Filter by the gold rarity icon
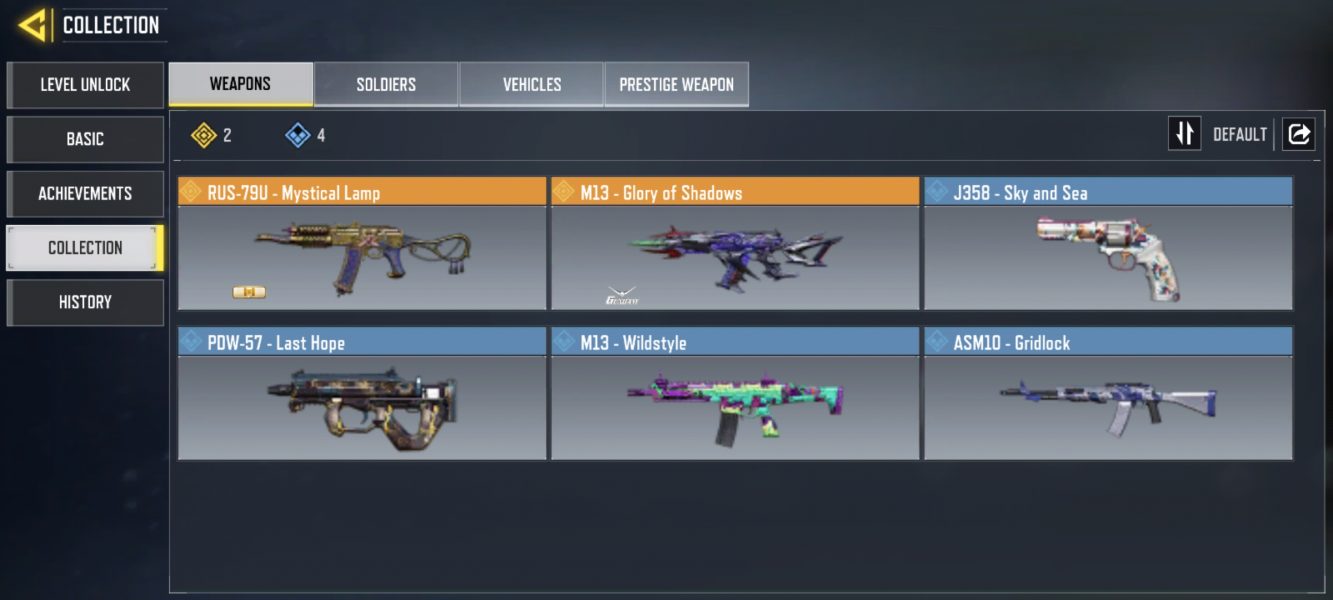This screenshot has width=1333, height=600. pos(204,135)
